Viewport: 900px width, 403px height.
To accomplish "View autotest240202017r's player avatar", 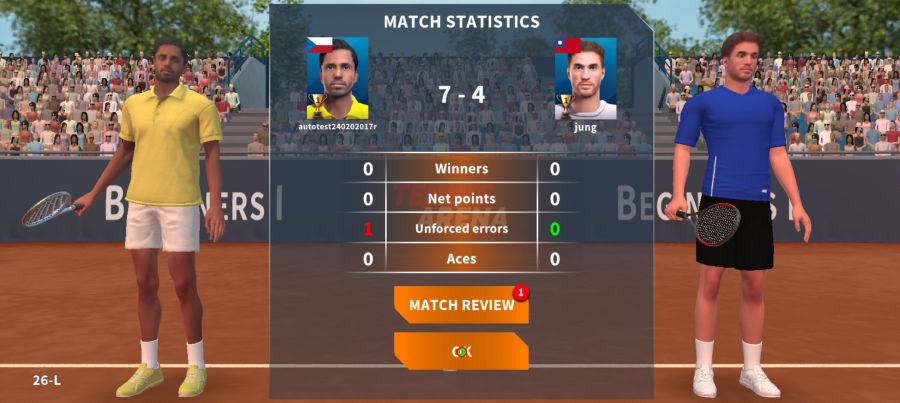I will click(338, 79).
